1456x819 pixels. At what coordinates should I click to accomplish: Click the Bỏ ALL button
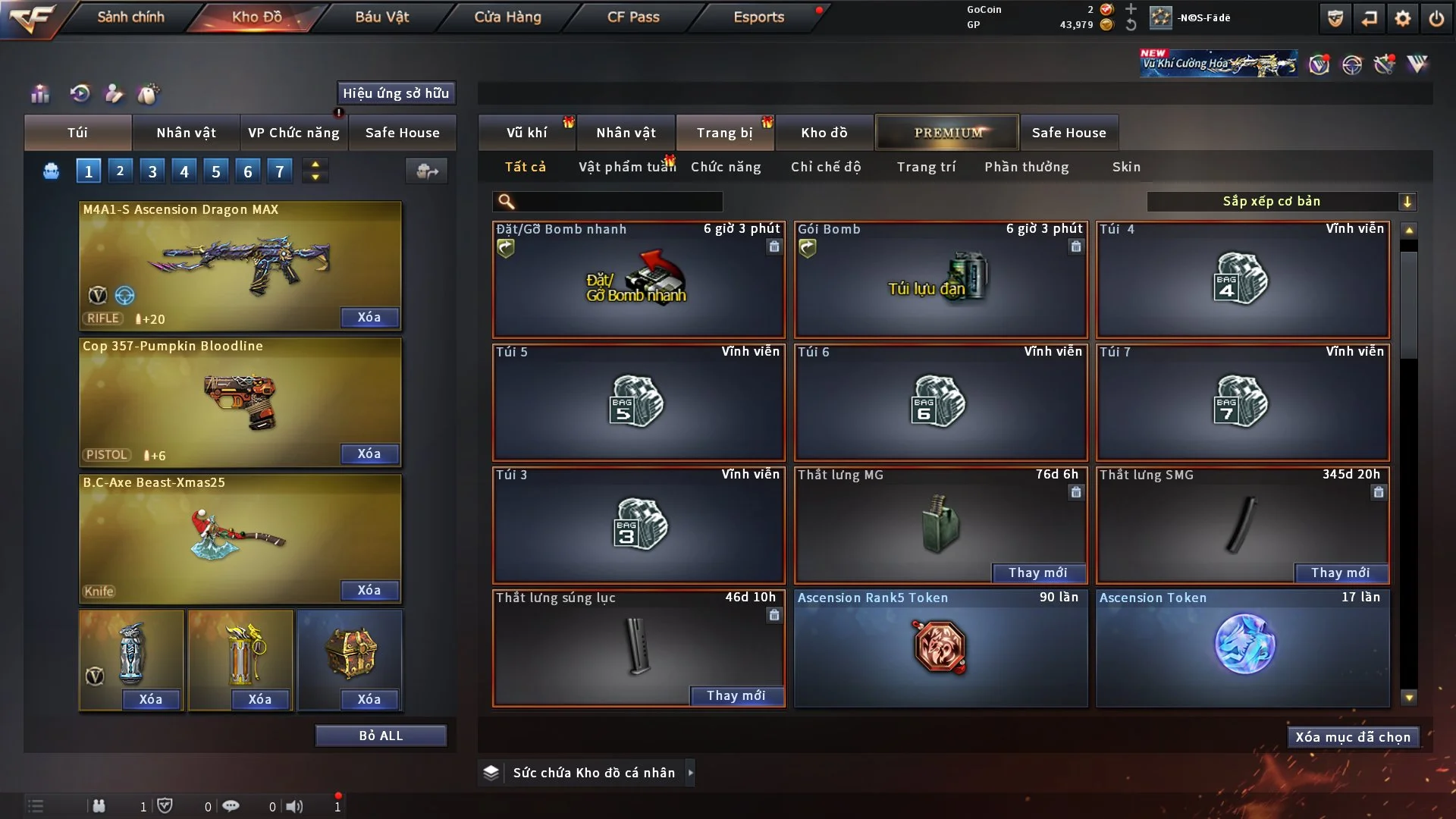point(381,736)
